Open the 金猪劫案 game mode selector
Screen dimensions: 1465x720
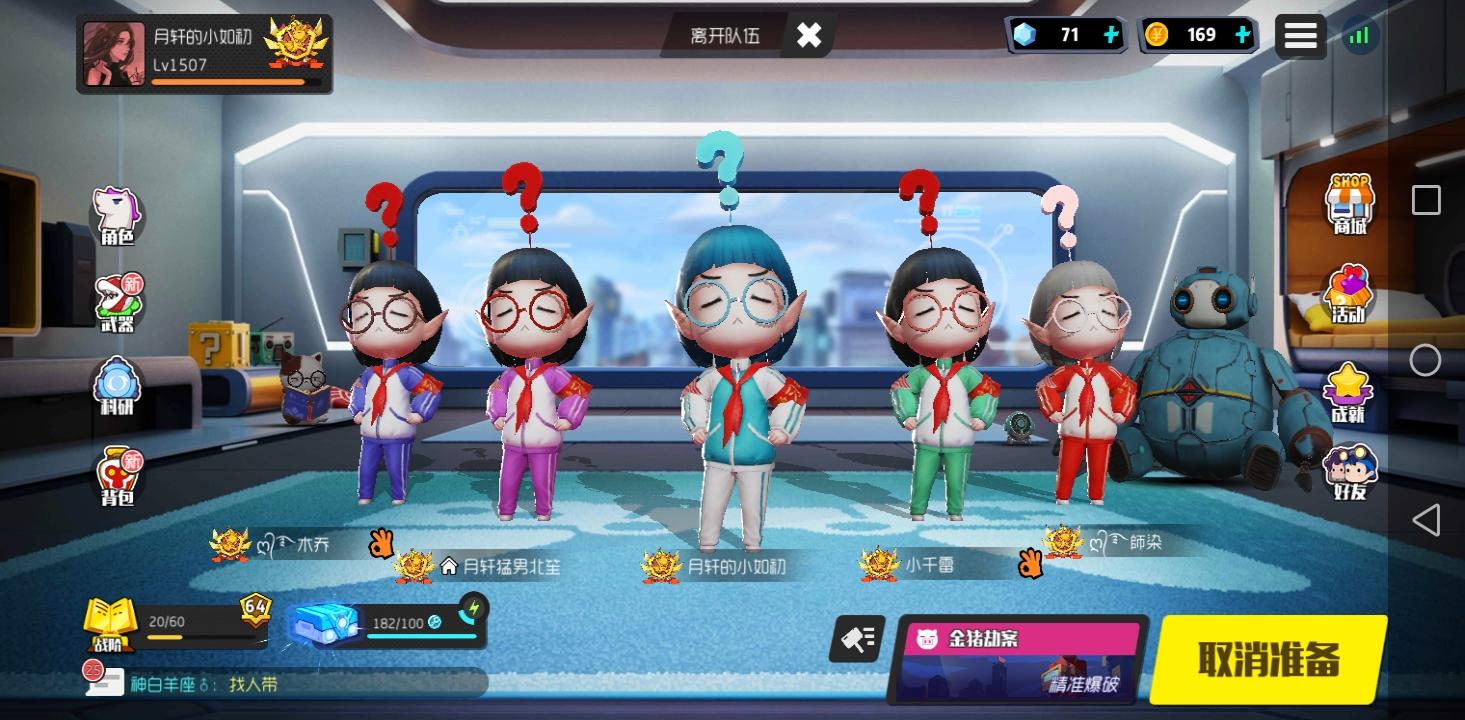click(x=1020, y=660)
